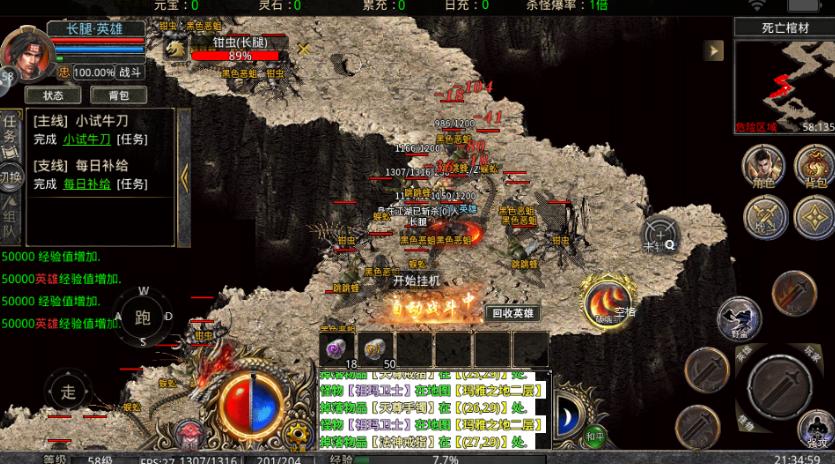Activate the flame slash skill icon
The height and width of the screenshot is (464, 835).
(604, 300)
